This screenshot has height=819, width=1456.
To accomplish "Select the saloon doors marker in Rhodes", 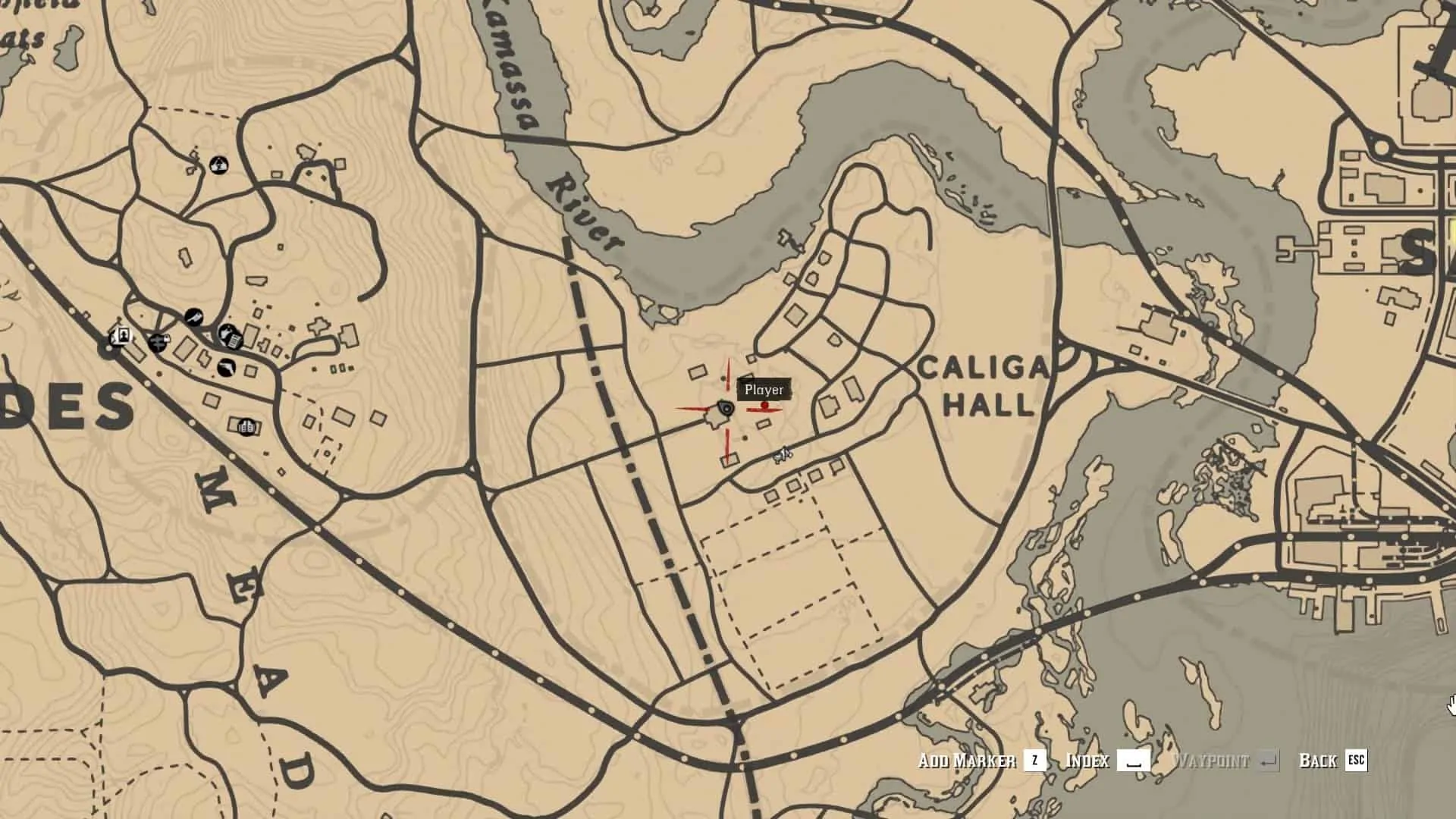I will tap(246, 427).
